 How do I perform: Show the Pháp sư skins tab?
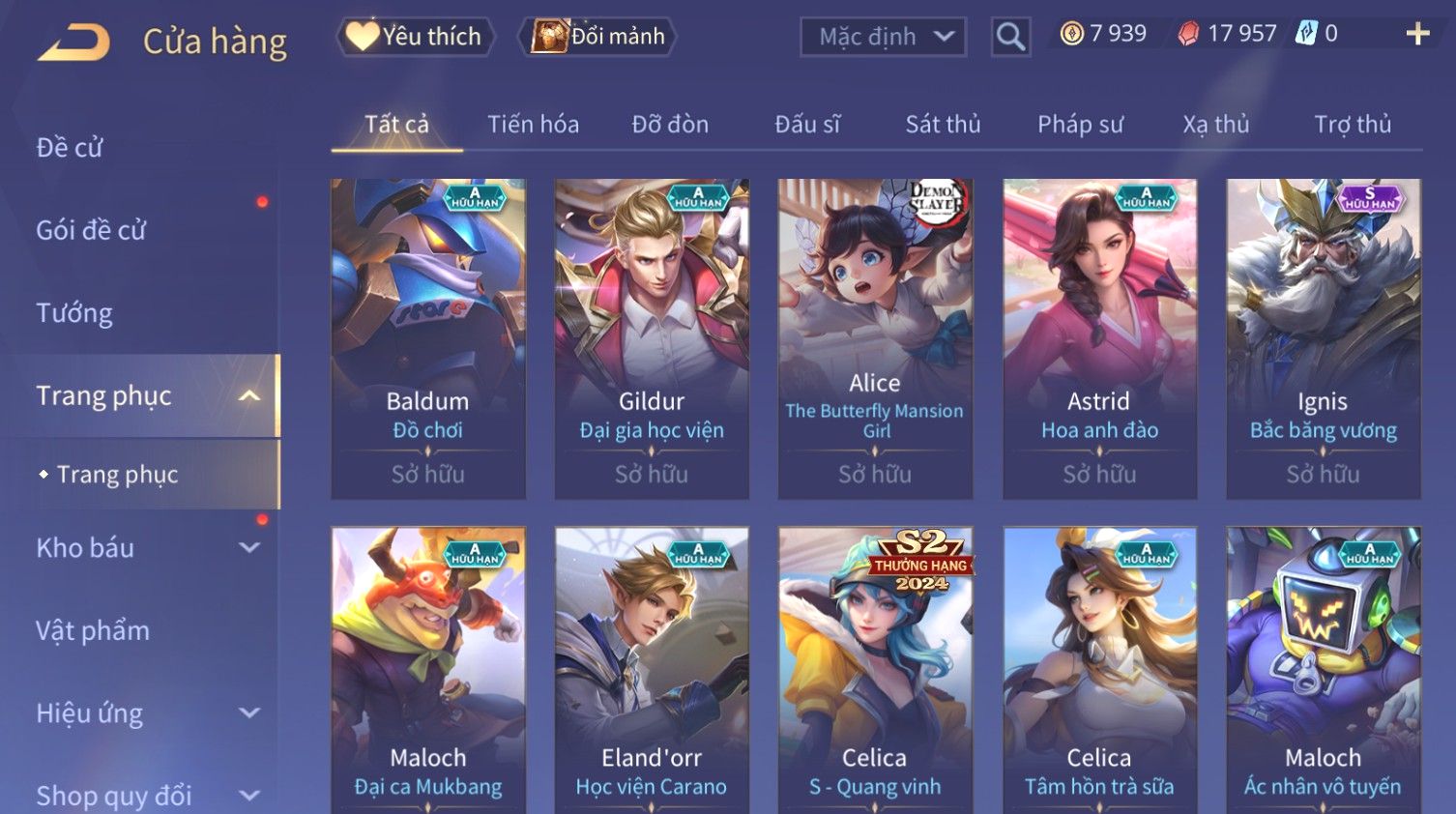click(1080, 125)
